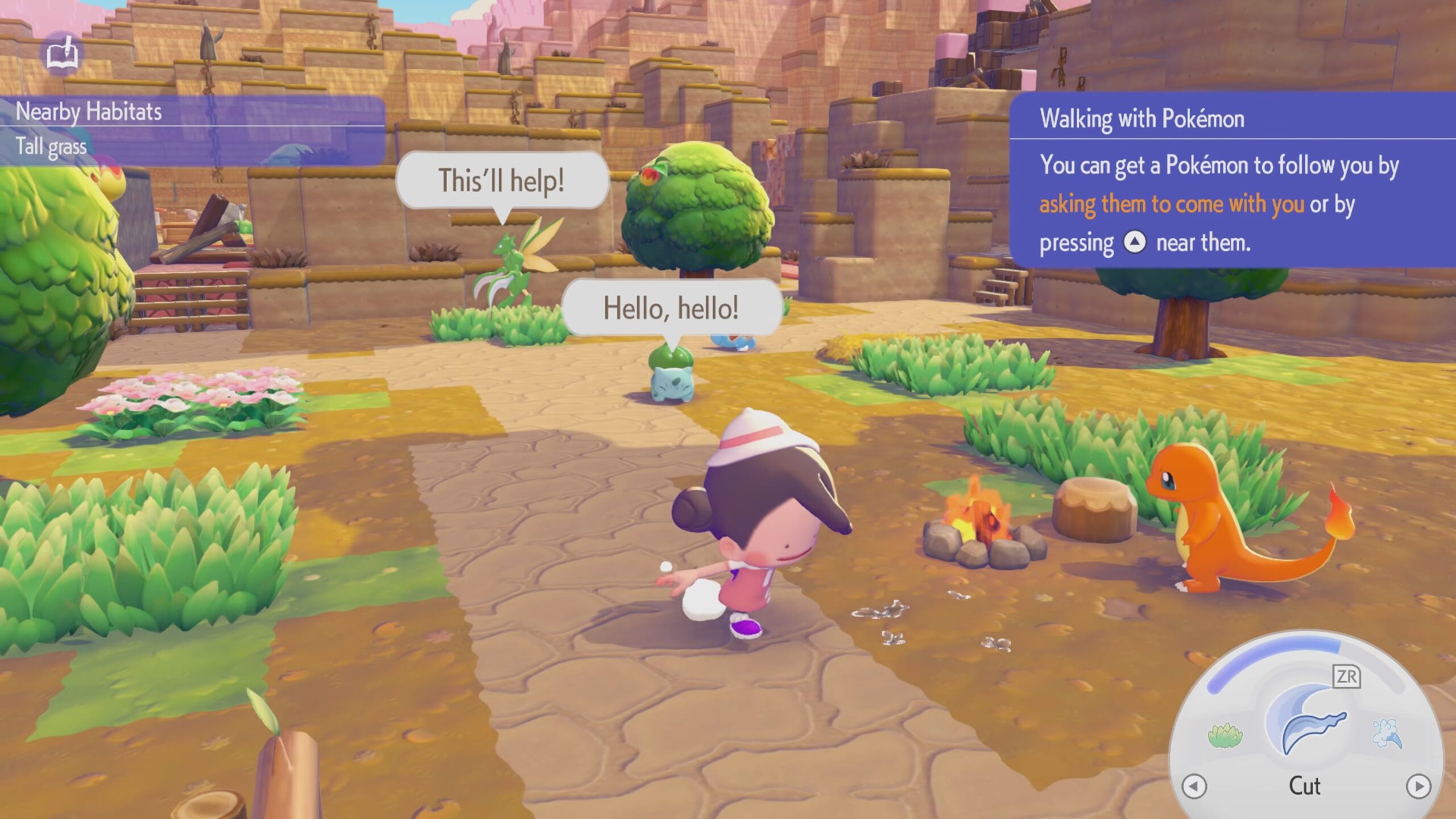Screen dimensions: 1456x819
Task: Switch to the water splash move icon
Action: tap(1387, 734)
